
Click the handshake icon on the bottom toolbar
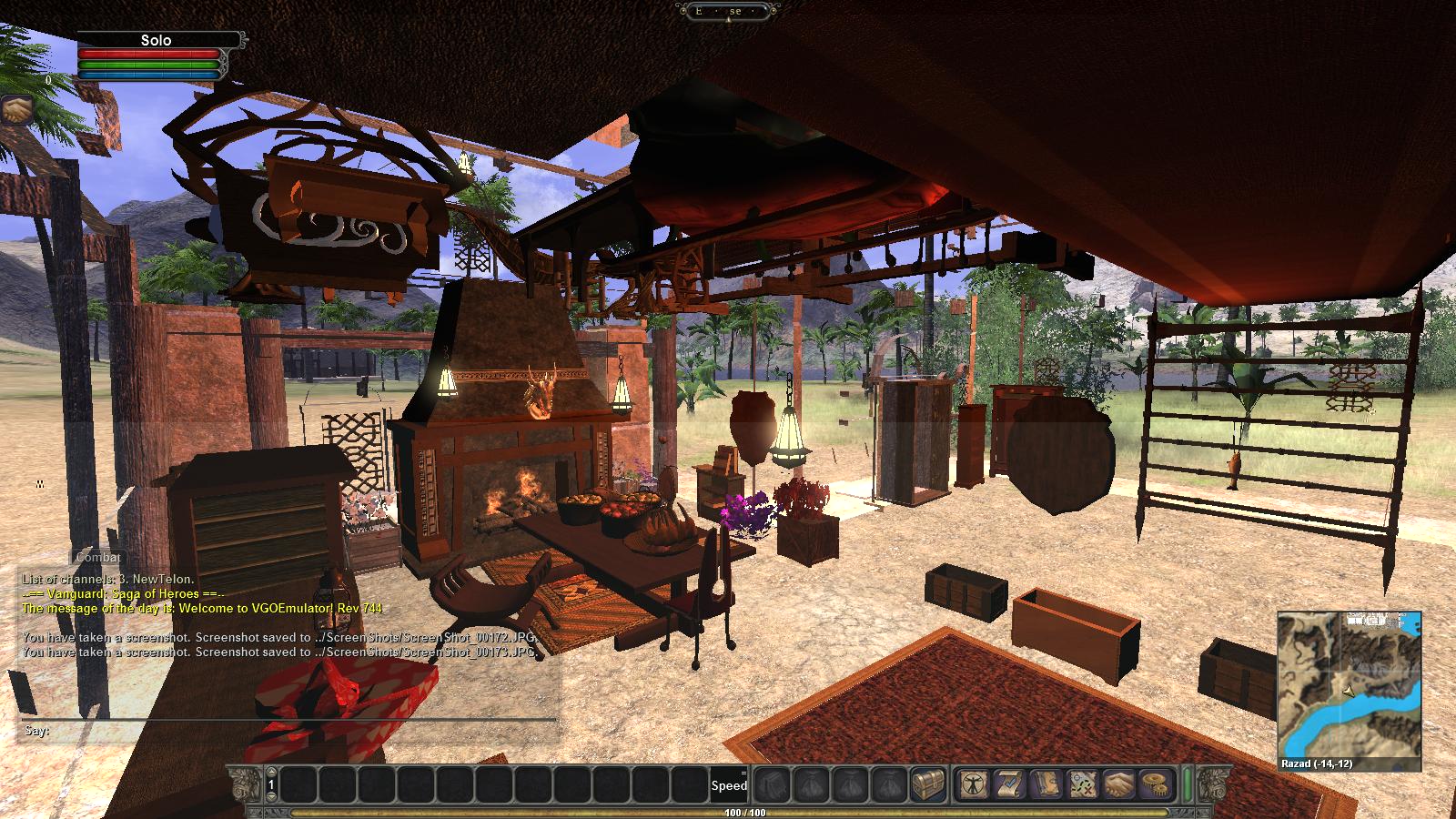(x=1118, y=784)
